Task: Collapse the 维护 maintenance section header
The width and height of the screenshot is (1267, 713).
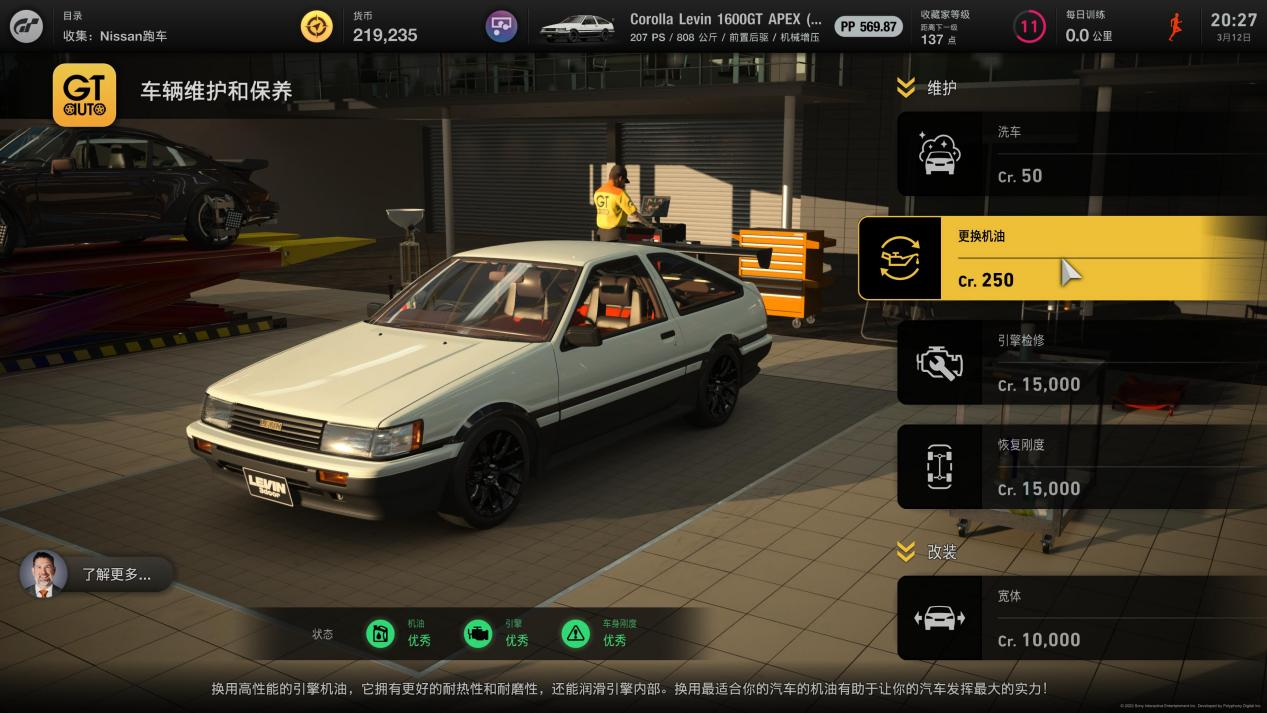Action: coord(927,88)
